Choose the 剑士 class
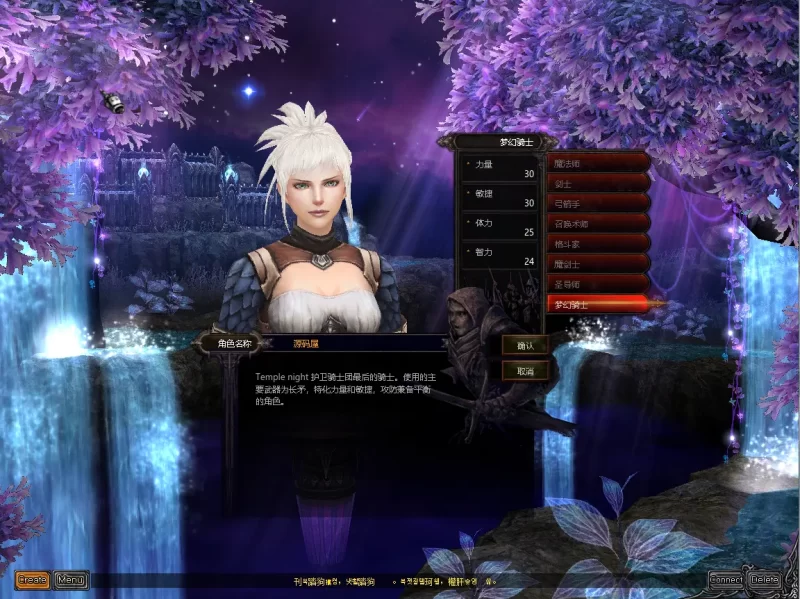 (599, 184)
